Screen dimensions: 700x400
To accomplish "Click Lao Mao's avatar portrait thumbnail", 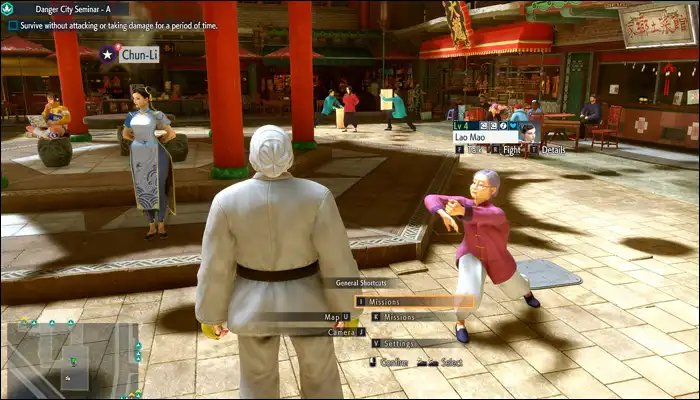I will [528, 132].
